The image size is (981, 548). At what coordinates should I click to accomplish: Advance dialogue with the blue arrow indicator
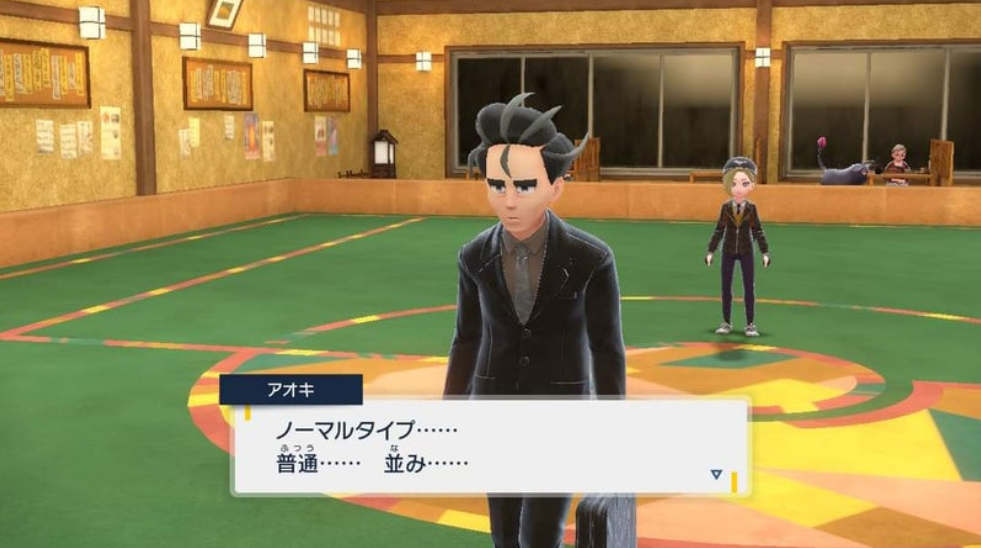pos(716,474)
